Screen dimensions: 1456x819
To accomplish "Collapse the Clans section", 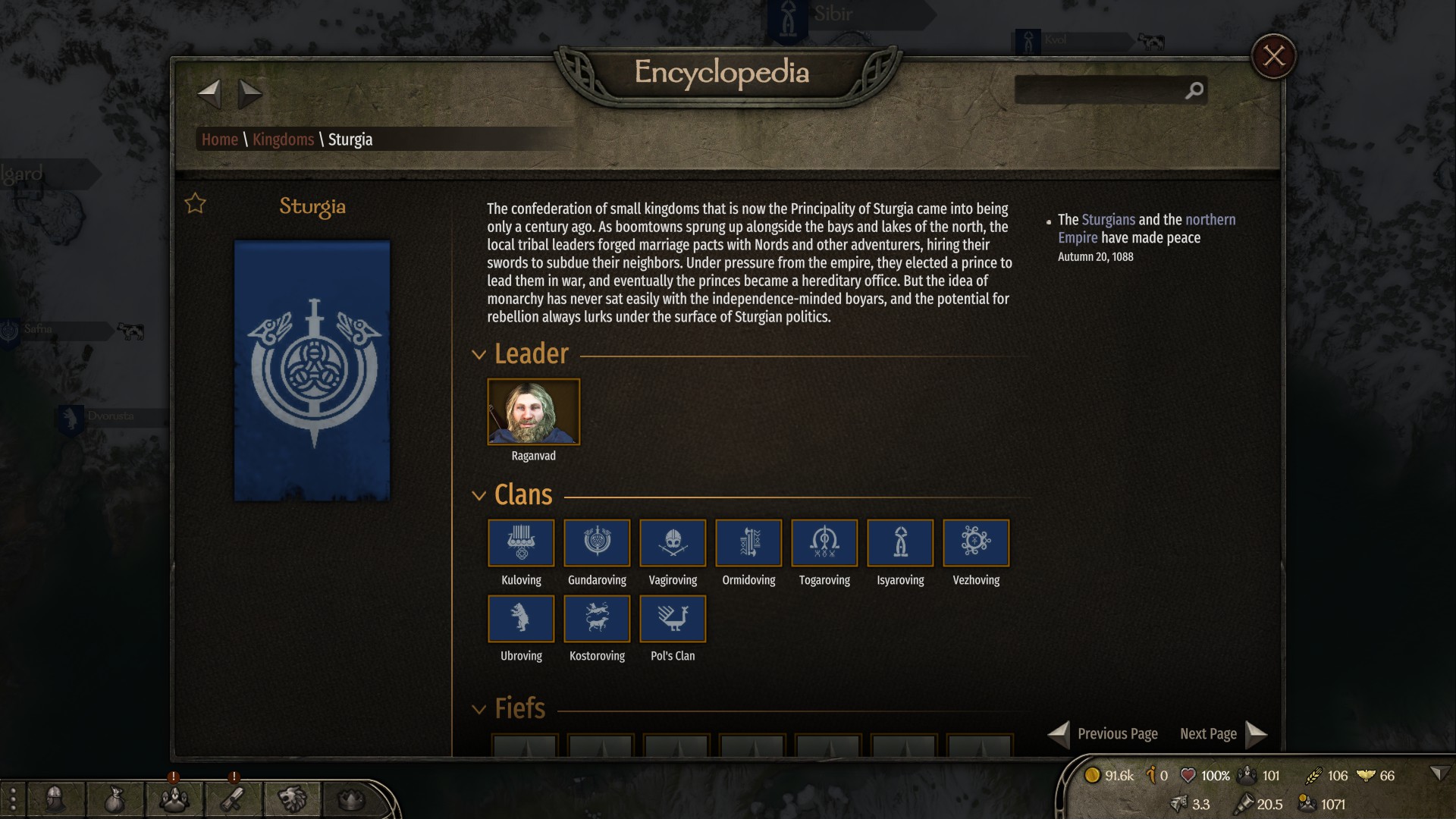I will 478,494.
